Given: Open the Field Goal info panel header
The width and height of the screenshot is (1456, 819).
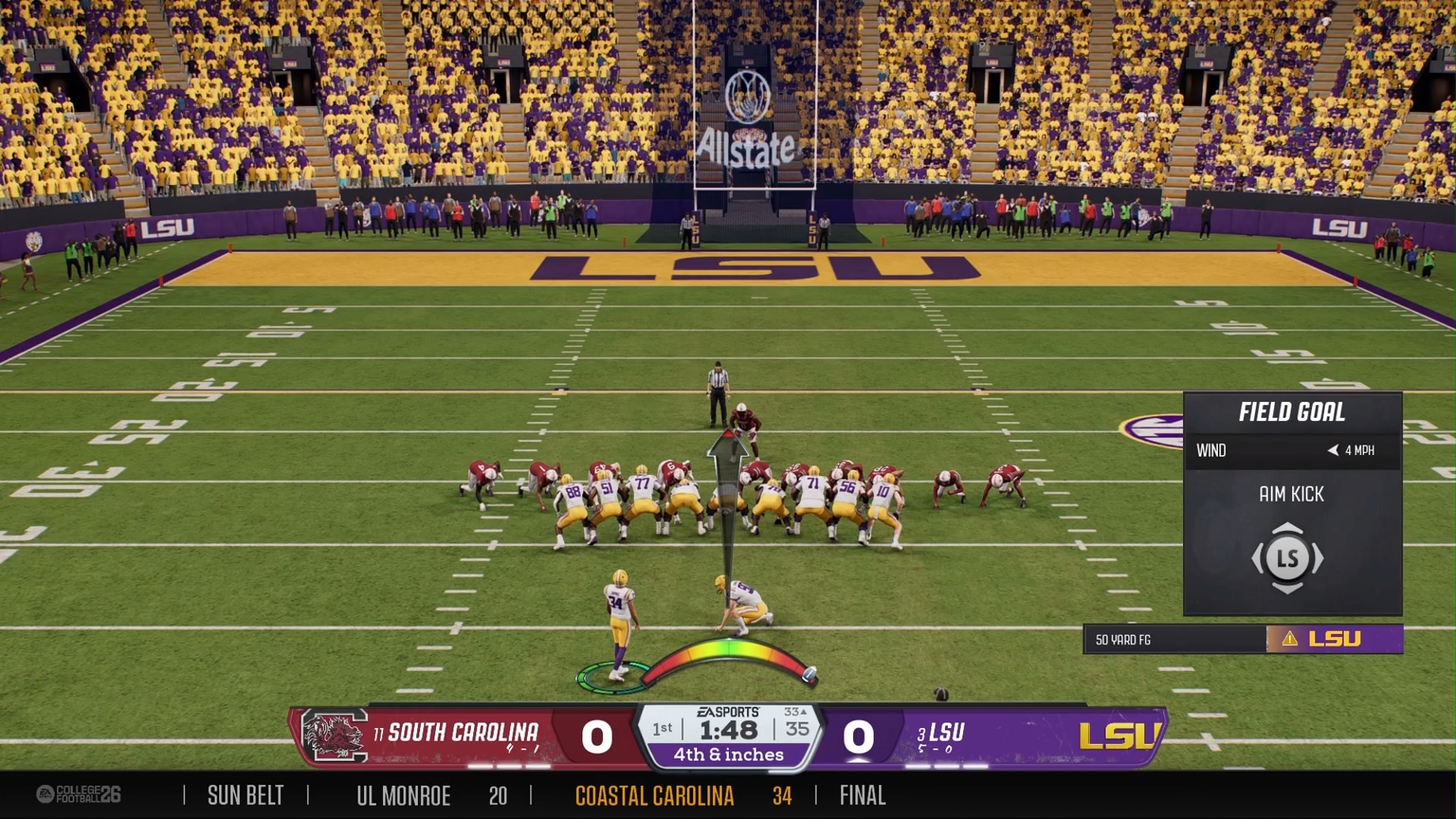Looking at the screenshot, I should pyautogui.click(x=1292, y=413).
